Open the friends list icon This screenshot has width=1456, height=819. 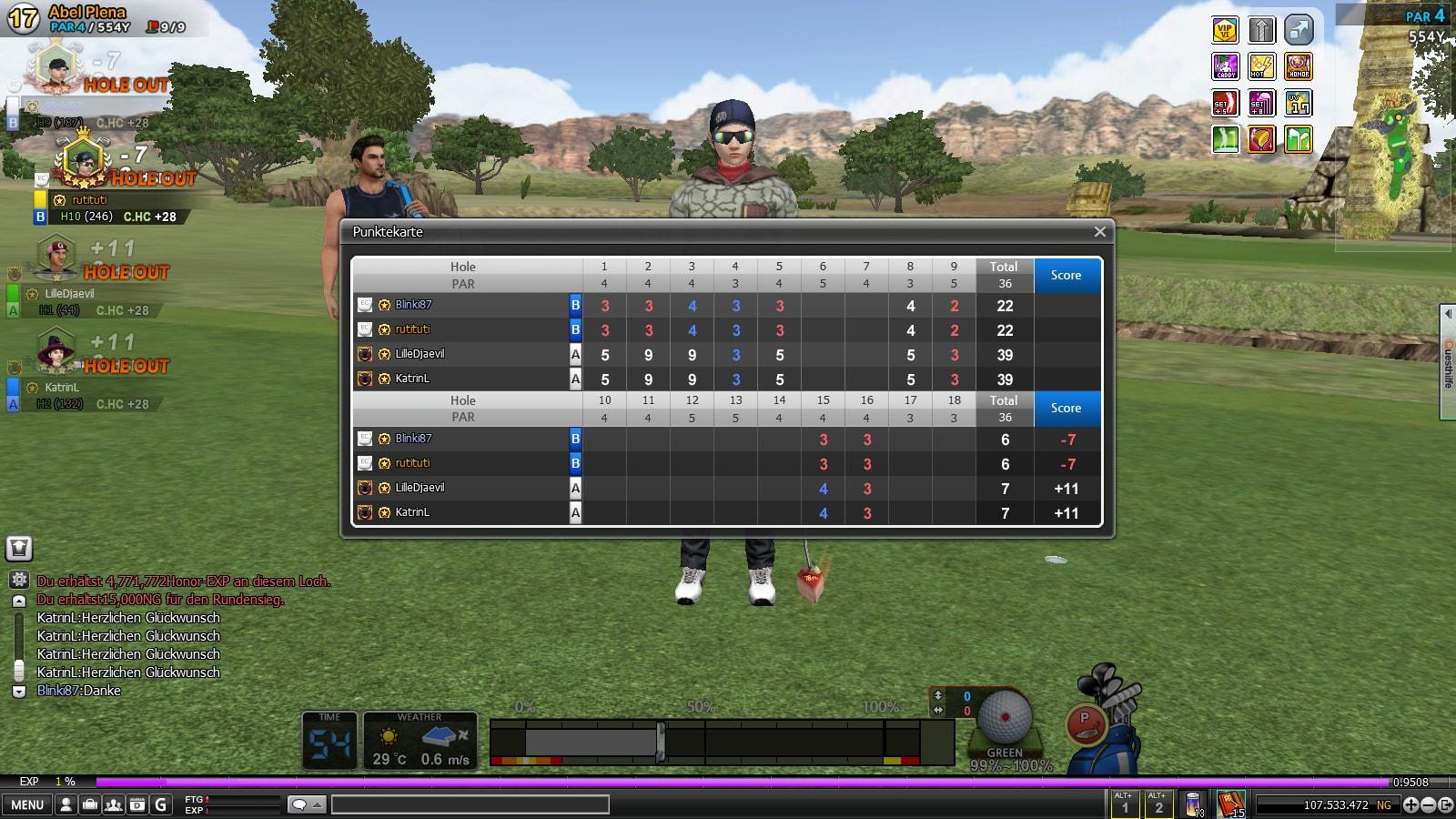click(114, 804)
